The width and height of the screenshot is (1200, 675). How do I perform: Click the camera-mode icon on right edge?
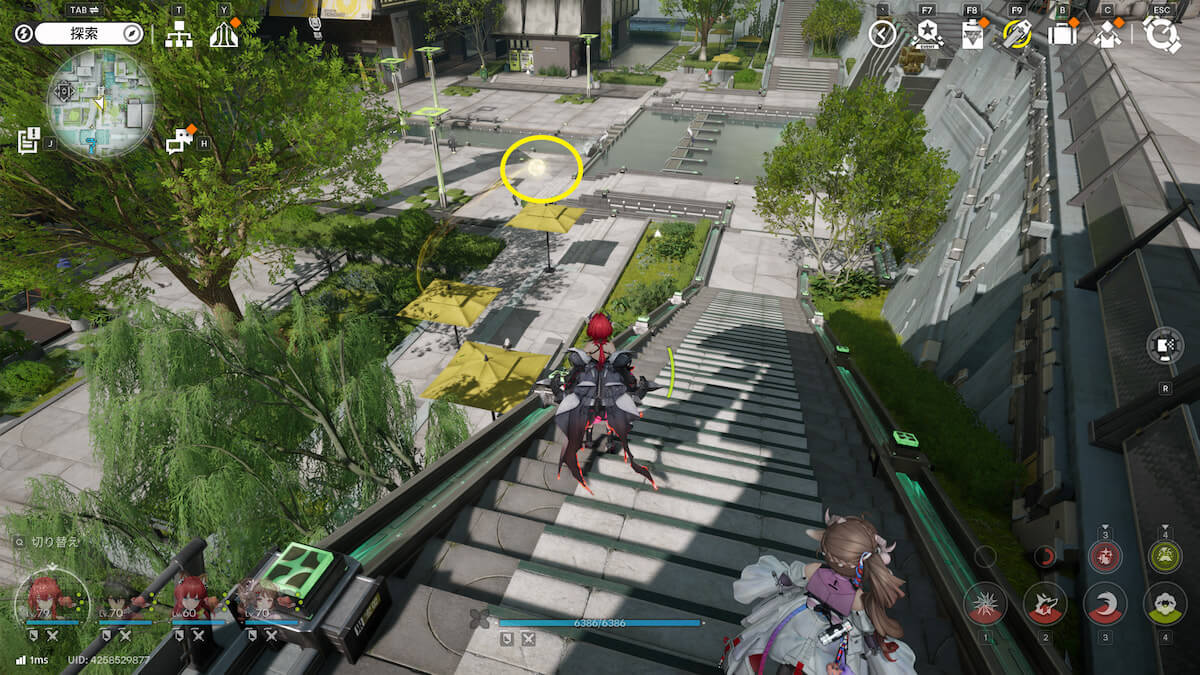pos(1165,346)
